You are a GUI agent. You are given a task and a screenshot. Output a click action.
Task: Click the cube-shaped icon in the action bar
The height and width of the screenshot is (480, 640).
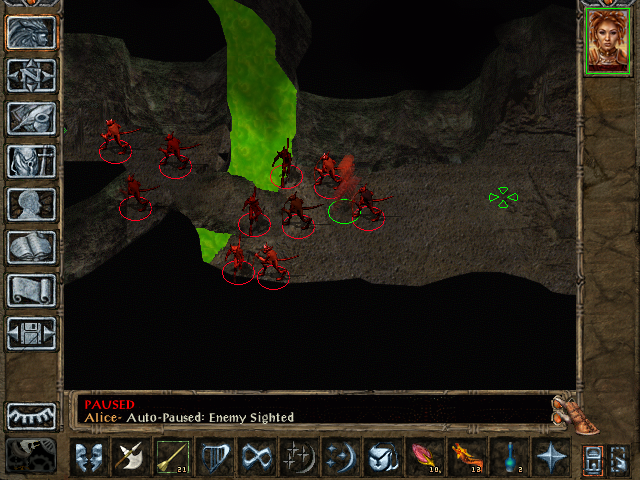click(x=383, y=458)
